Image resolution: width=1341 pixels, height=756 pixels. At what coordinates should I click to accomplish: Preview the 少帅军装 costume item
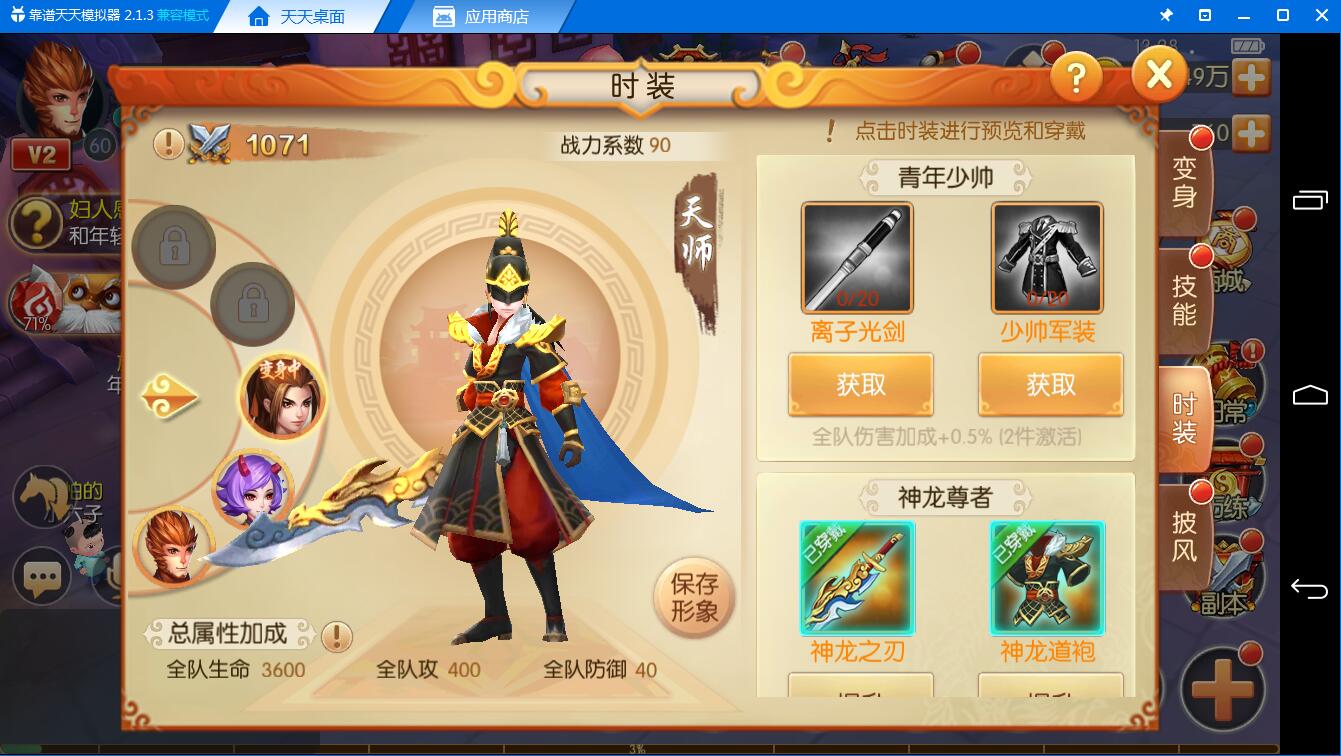(1050, 257)
